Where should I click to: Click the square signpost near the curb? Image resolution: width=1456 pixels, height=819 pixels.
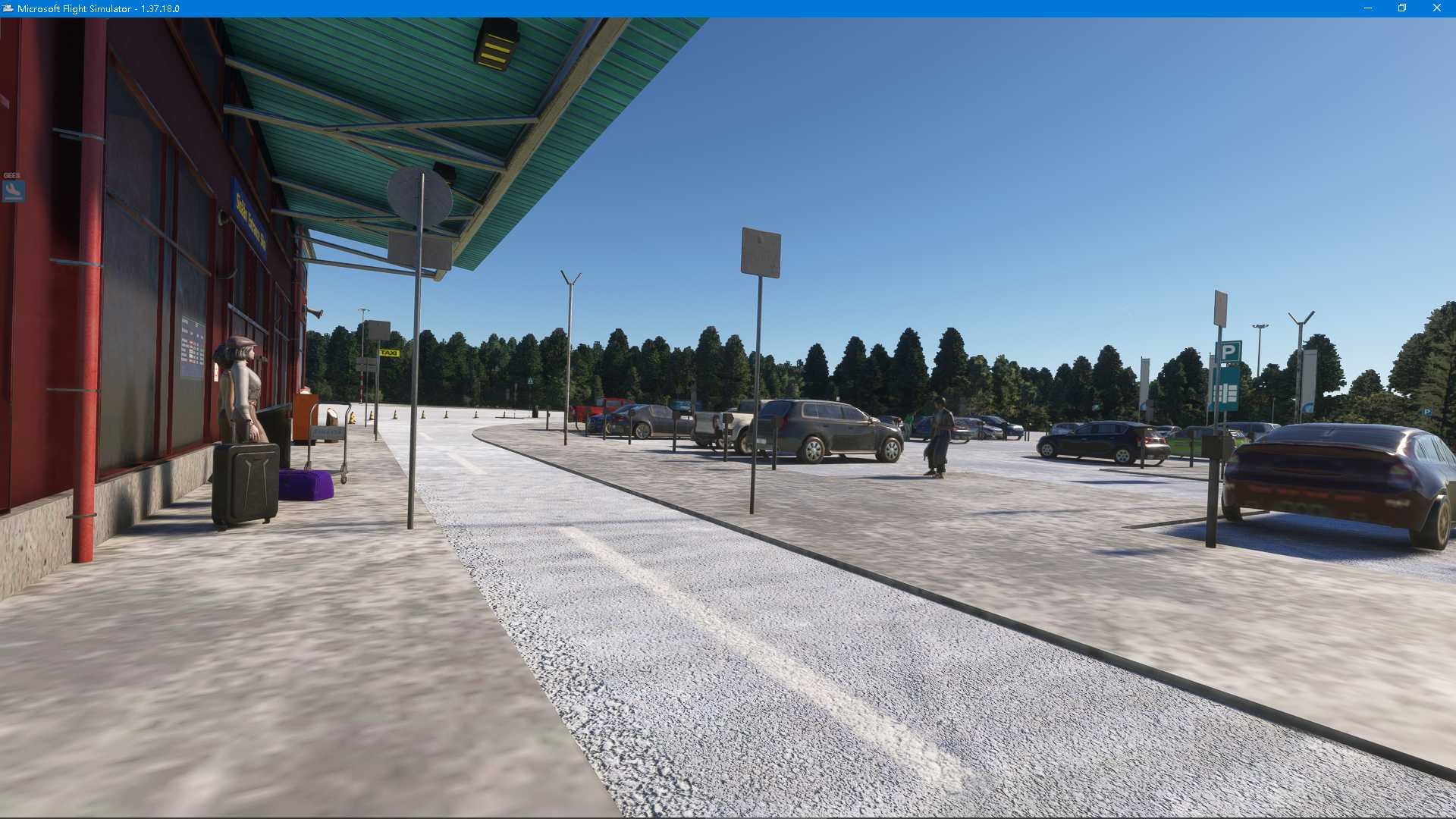pos(759,251)
